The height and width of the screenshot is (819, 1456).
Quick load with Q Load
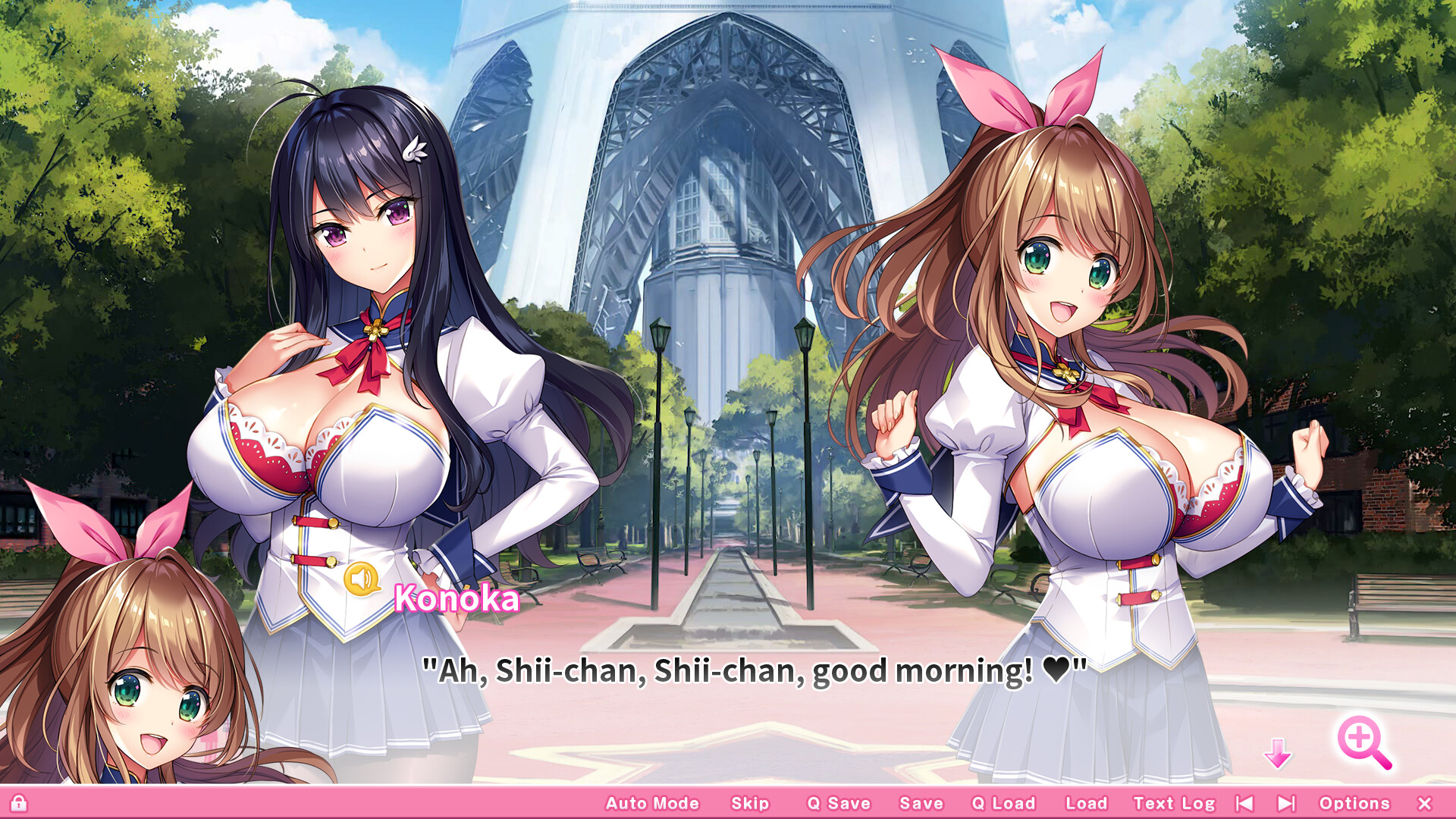pyautogui.click(x=1005, y=803)
